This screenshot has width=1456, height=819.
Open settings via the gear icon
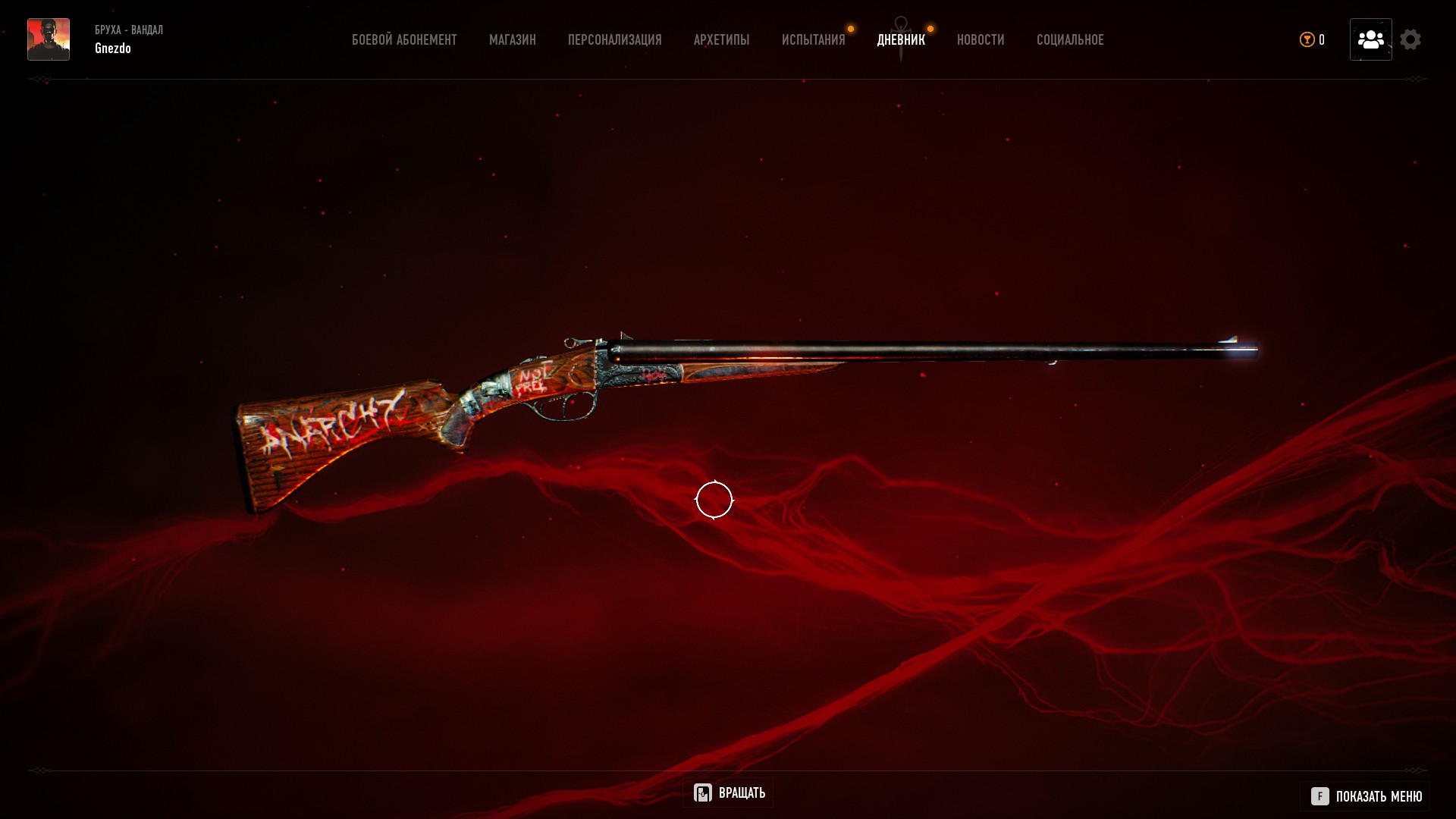click(x=1410, y=39)
